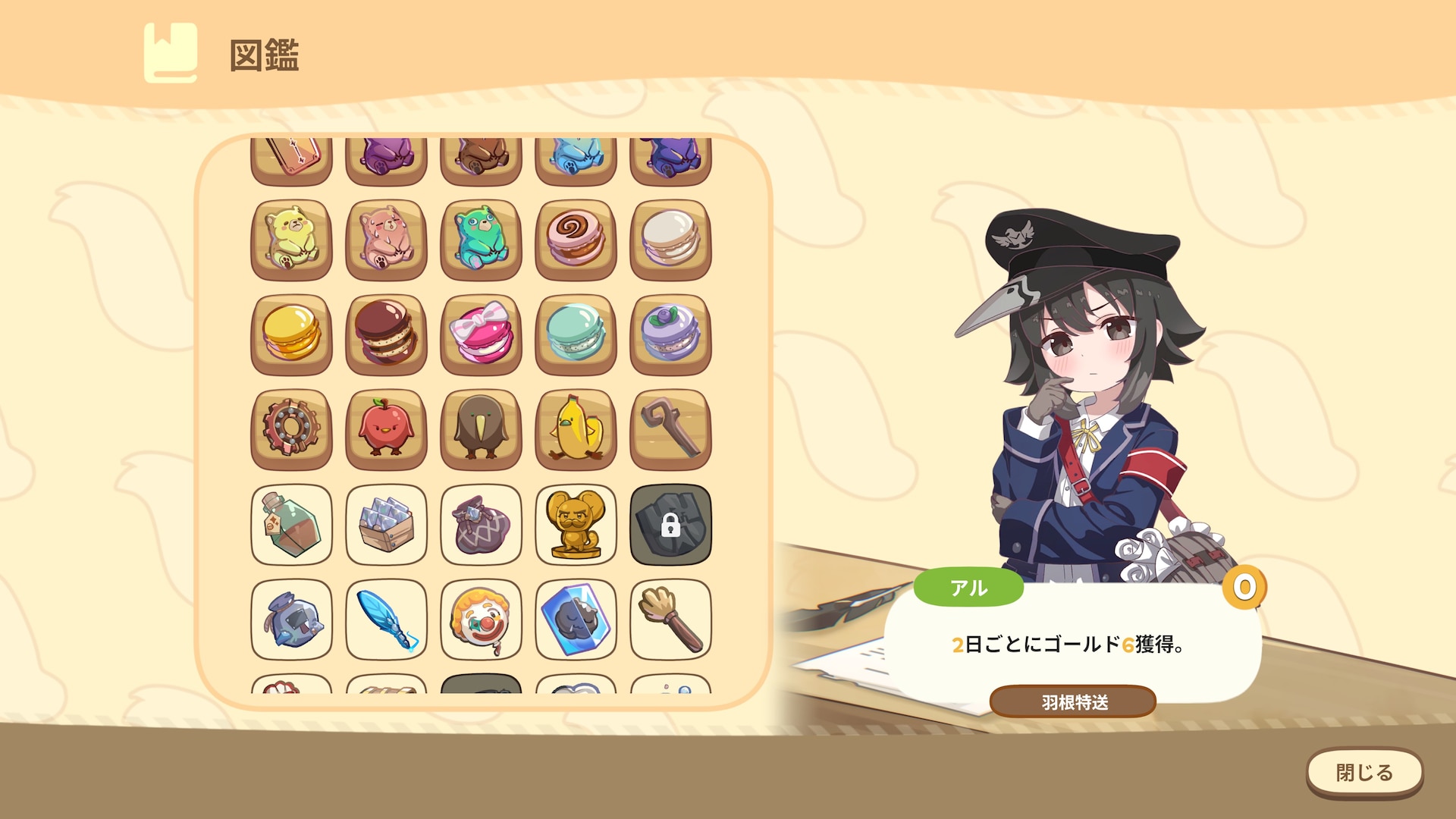Pick the red apple bird entry

coord(386,429)
